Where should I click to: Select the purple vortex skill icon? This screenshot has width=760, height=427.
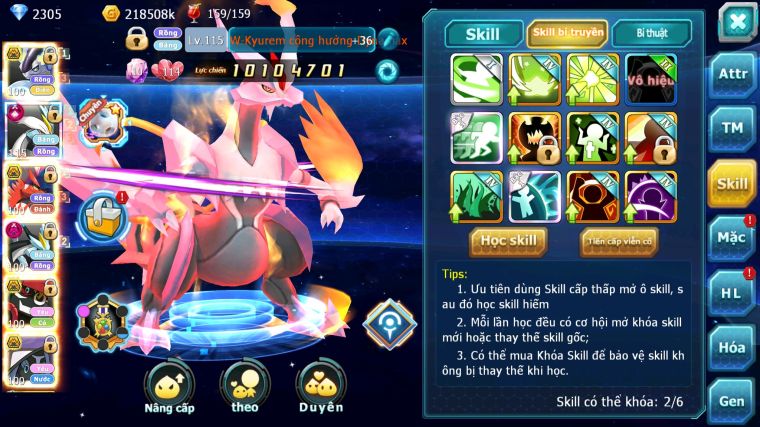point(651,195)
